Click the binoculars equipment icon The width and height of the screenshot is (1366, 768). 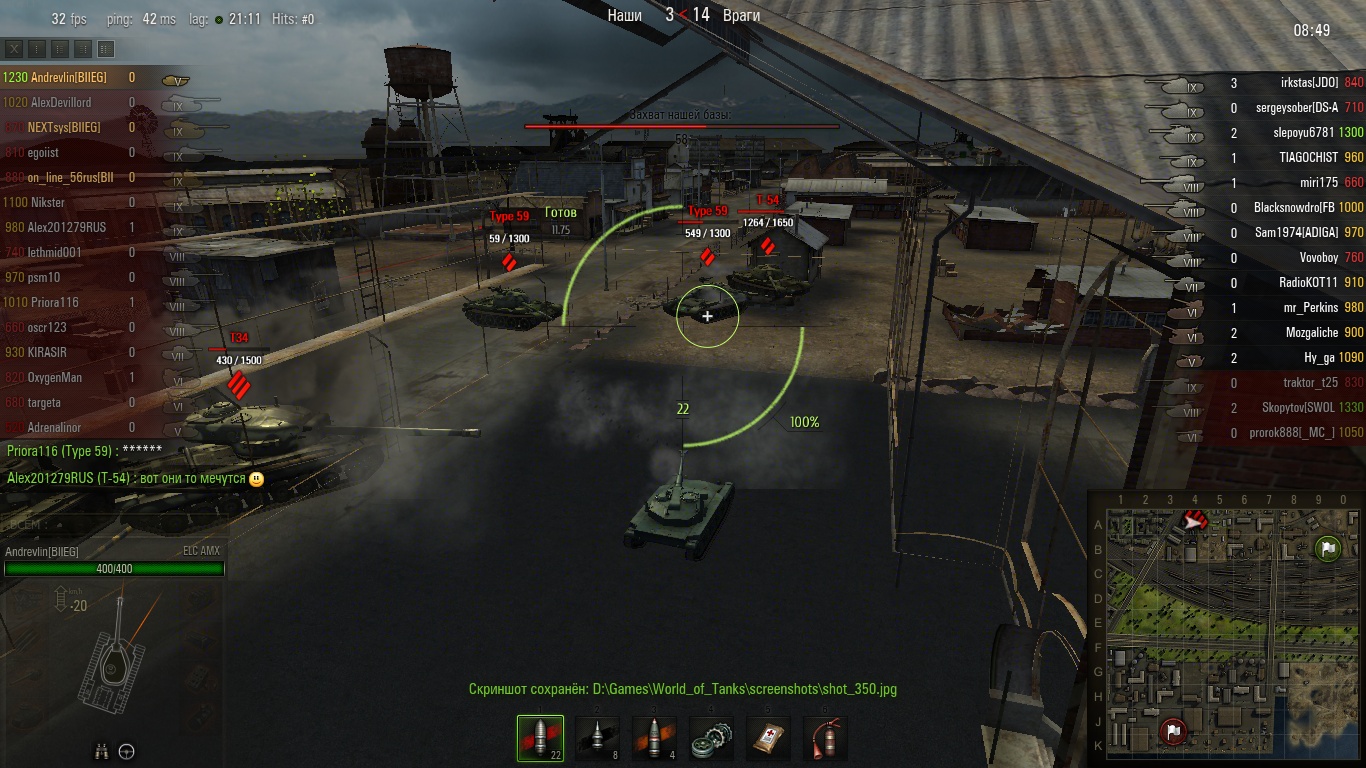[x=102, y=751]
